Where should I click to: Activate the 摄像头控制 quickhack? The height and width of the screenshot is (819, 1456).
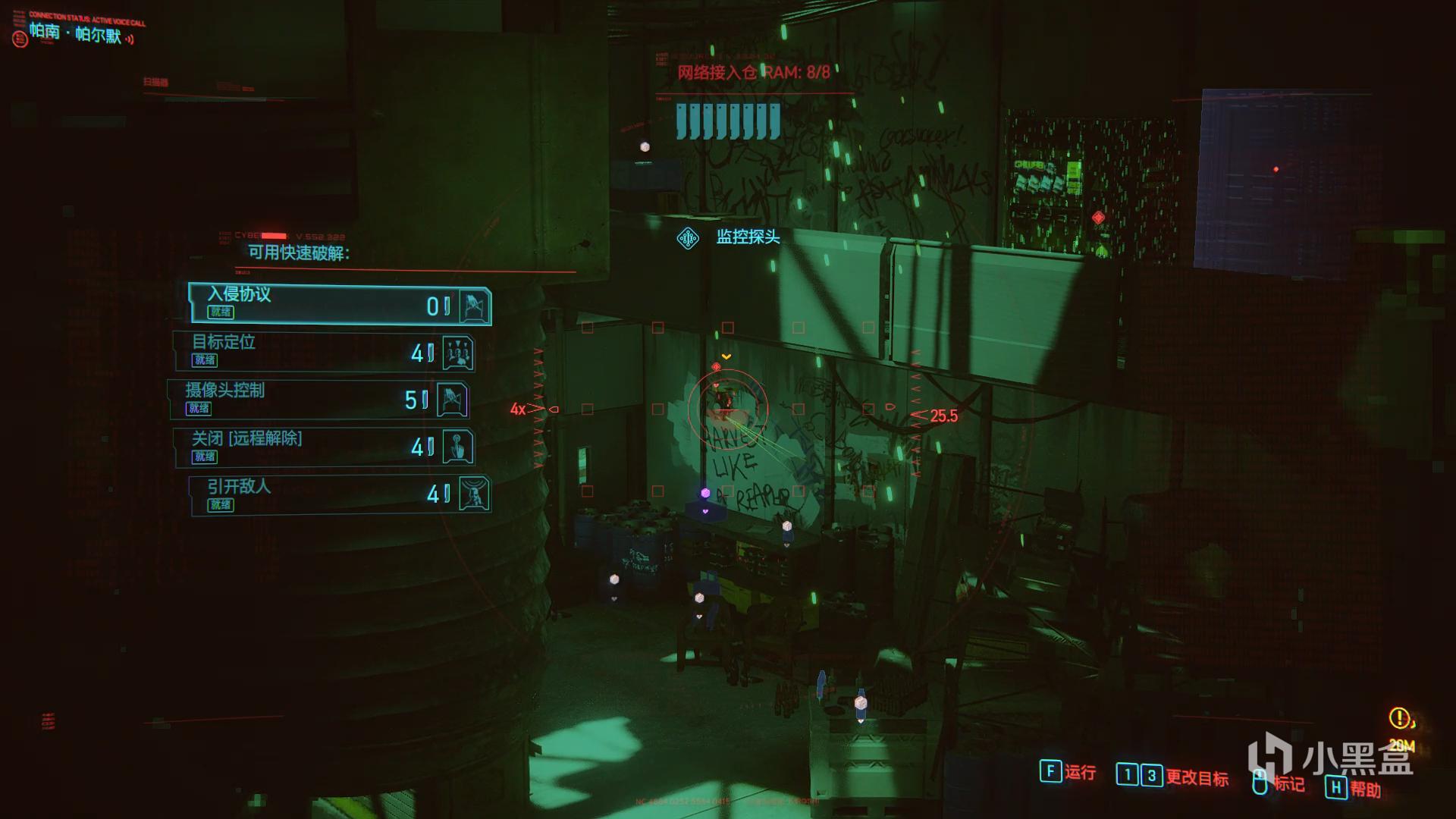tap(318, 400)
